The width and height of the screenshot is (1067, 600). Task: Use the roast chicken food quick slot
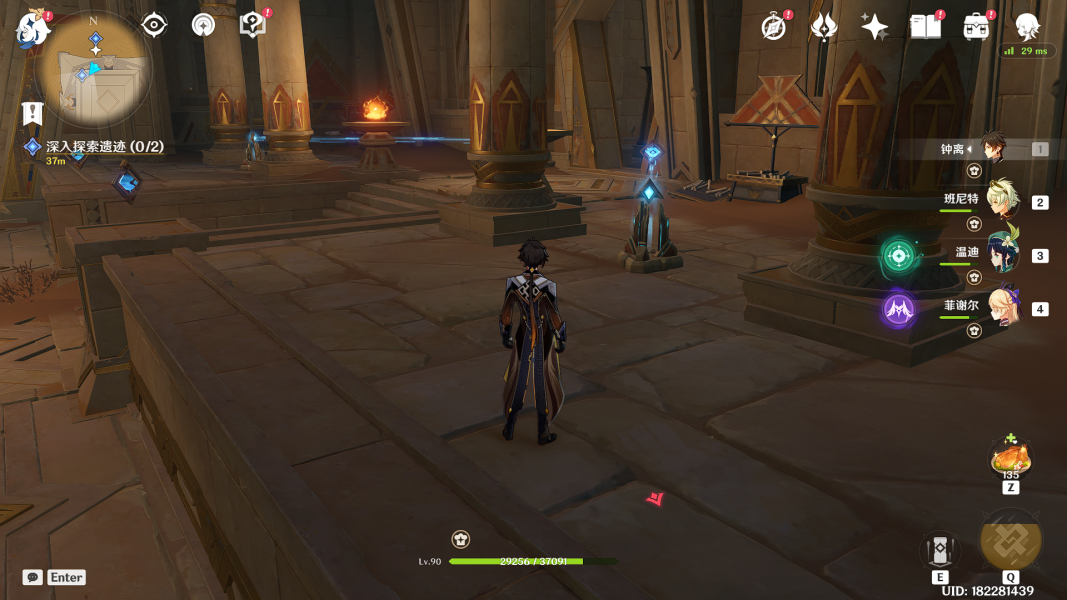coord(1011,459)
